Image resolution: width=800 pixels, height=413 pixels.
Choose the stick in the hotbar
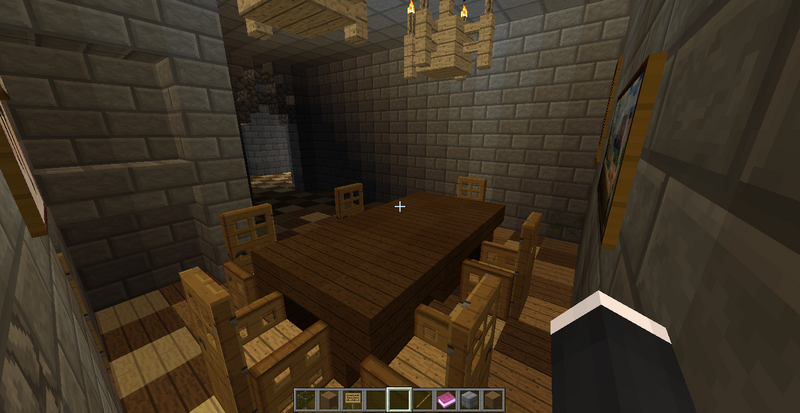coord(423,400)
